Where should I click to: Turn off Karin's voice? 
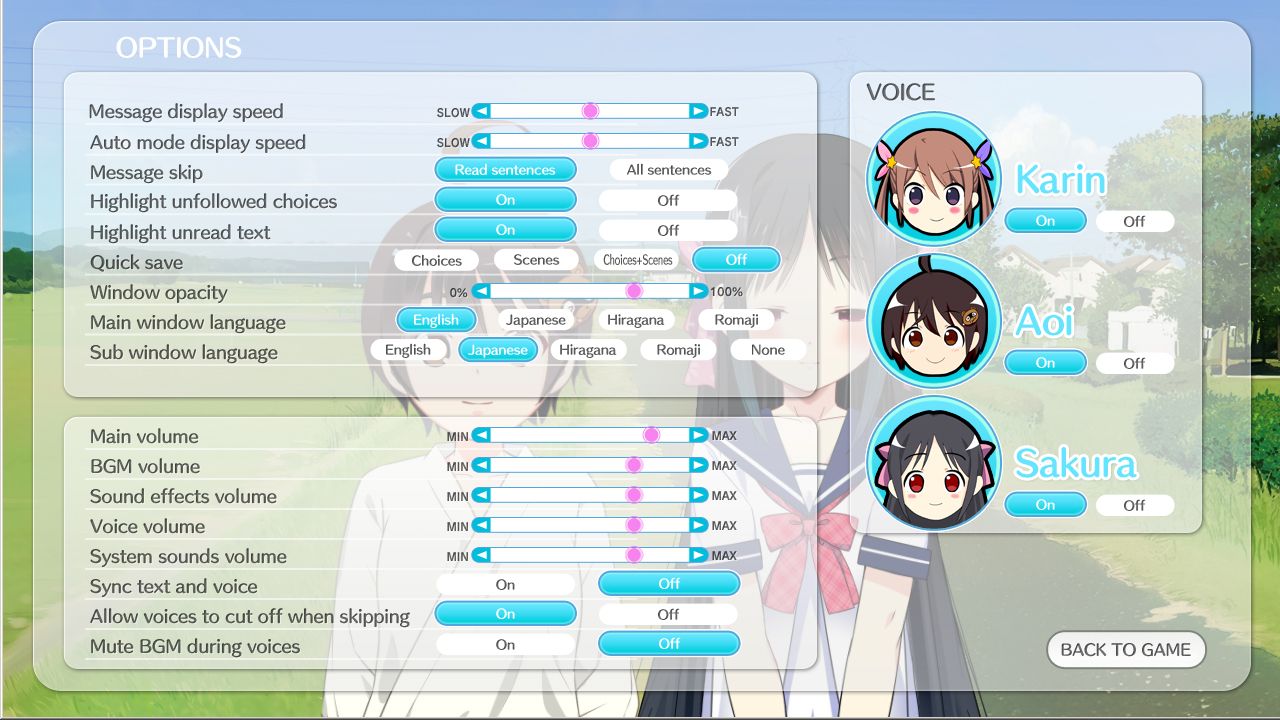(x=1135, y=221)
